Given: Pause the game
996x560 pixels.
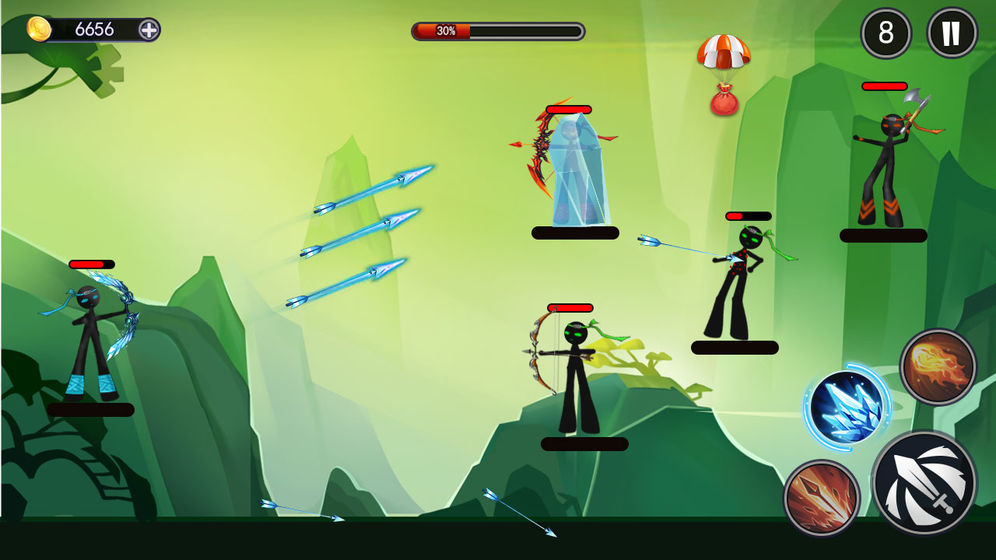Looking at the screenshot, I should [x=951, y=33].
